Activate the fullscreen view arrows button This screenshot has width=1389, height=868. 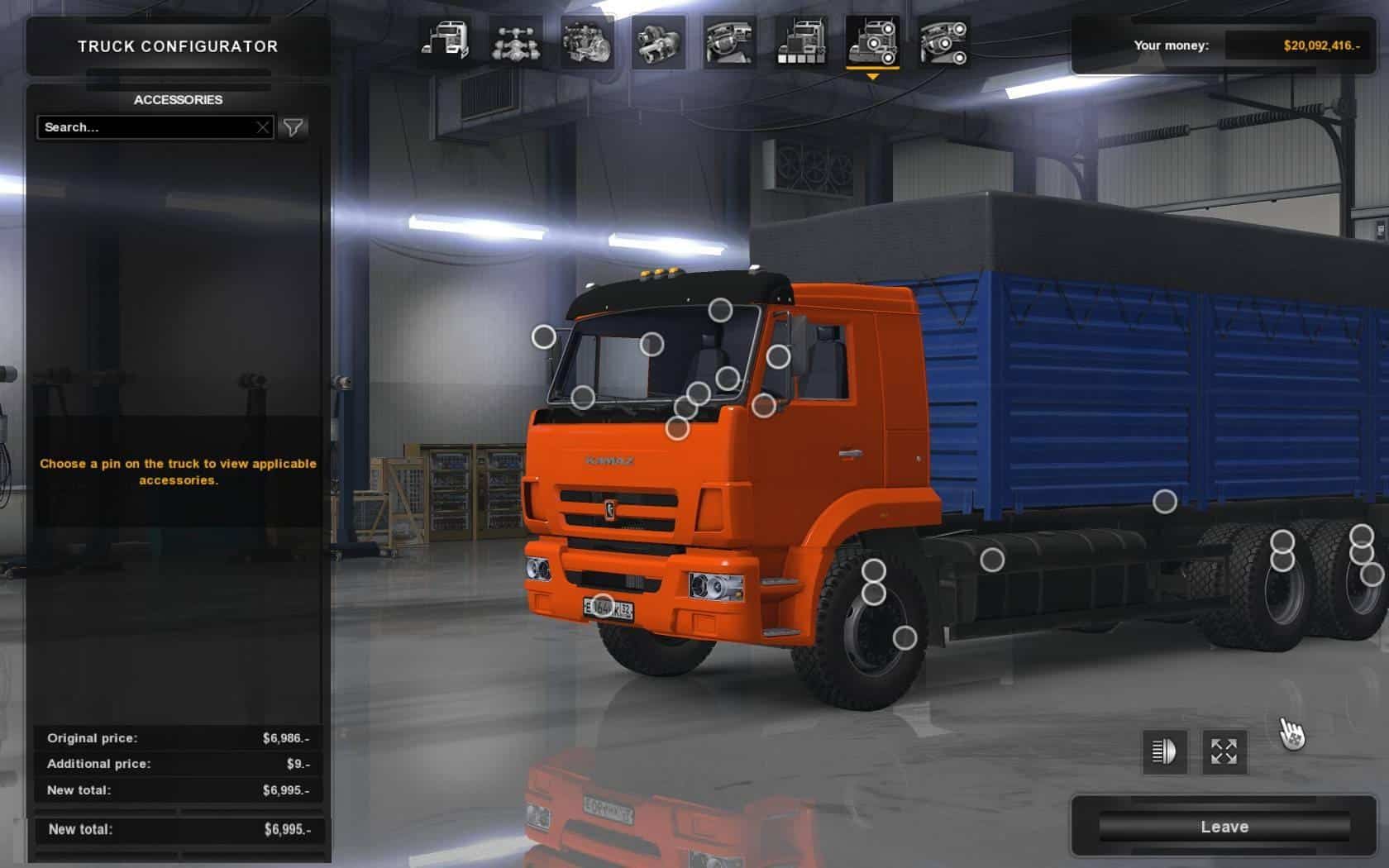pos(1224,751)
